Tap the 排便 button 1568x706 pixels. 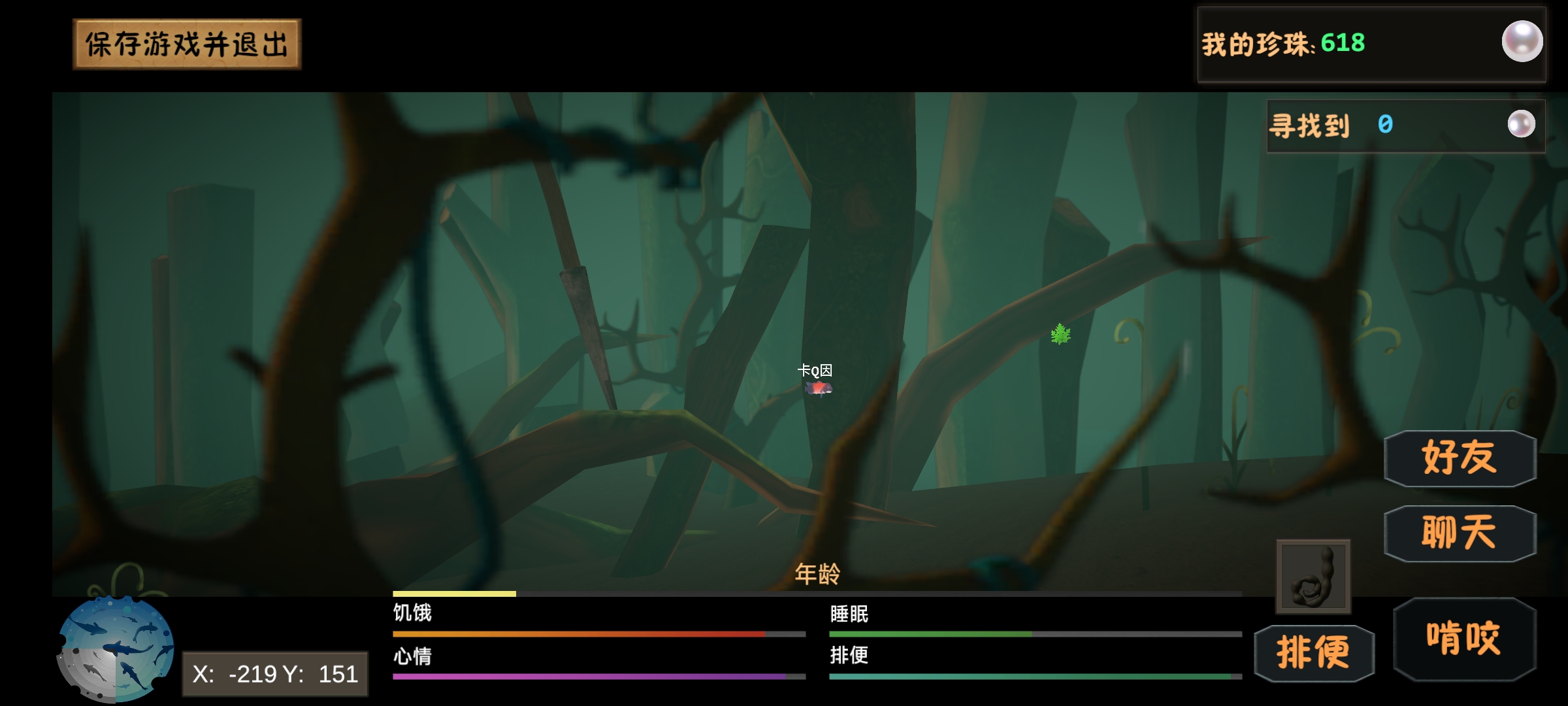pyautogui.click(x=1314, y=652)
